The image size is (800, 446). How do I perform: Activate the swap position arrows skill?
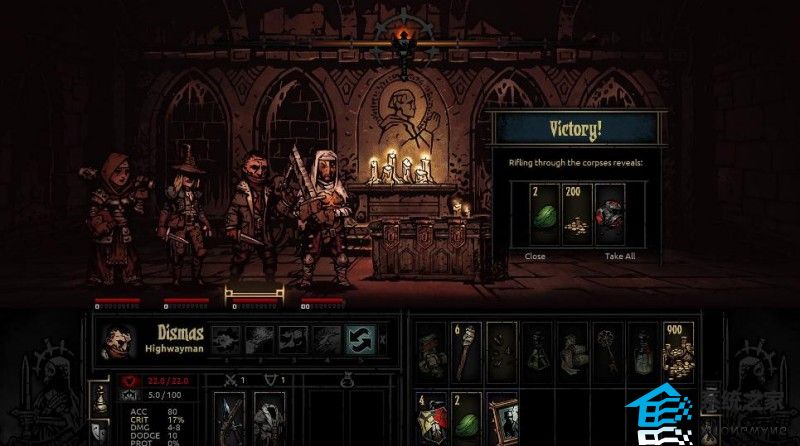pos(360,340)
